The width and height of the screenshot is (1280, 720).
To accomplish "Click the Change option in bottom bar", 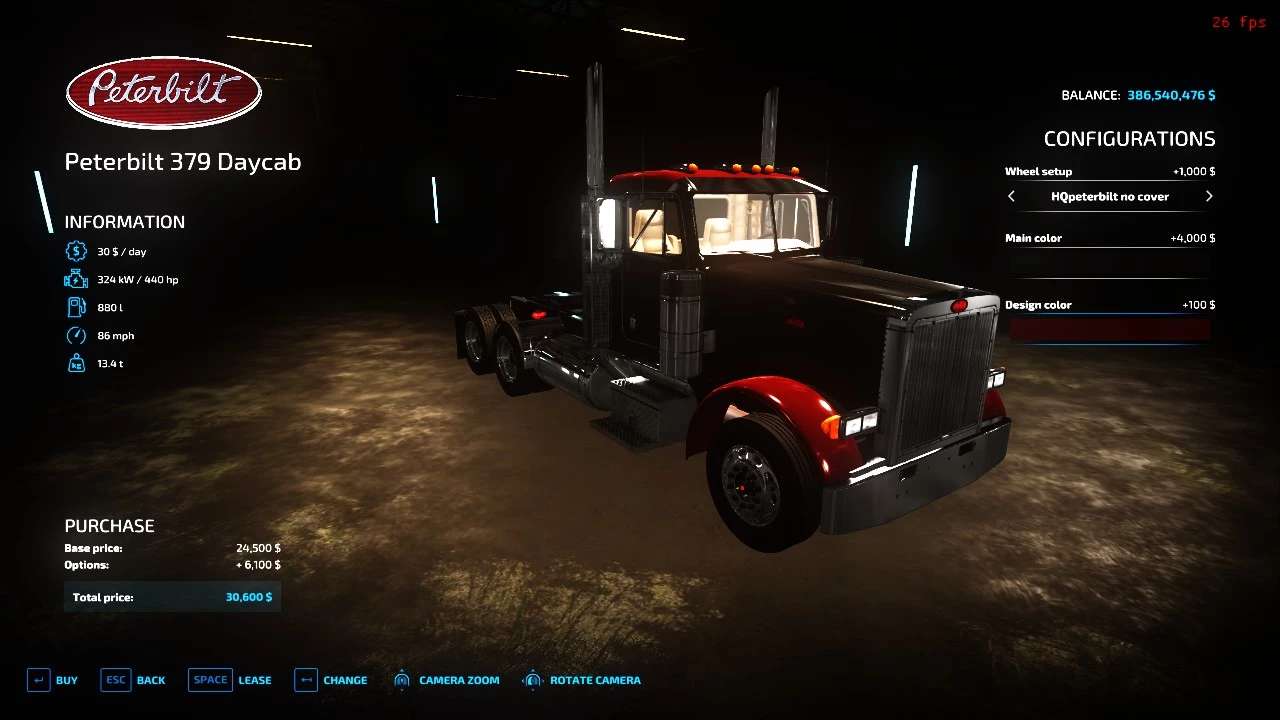I will click(x=331, y=680).
